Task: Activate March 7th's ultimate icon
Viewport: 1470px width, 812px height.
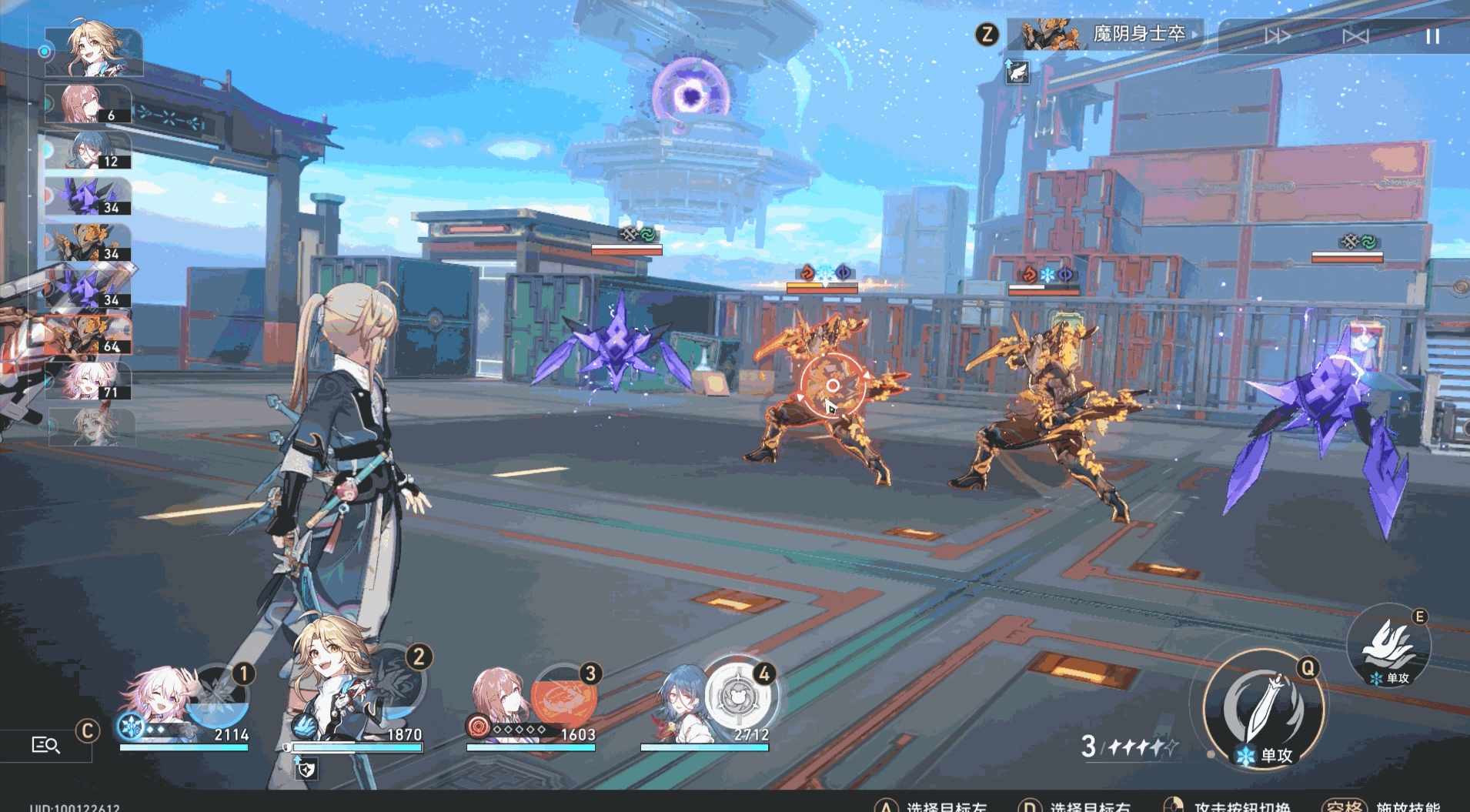Action: tap(218, 697)
